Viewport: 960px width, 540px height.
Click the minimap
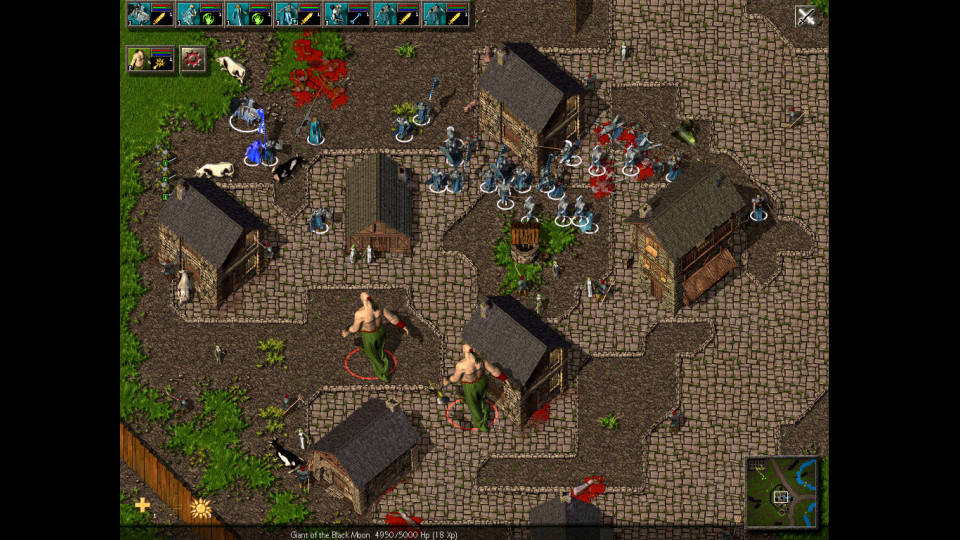click(x=781, y=492)
